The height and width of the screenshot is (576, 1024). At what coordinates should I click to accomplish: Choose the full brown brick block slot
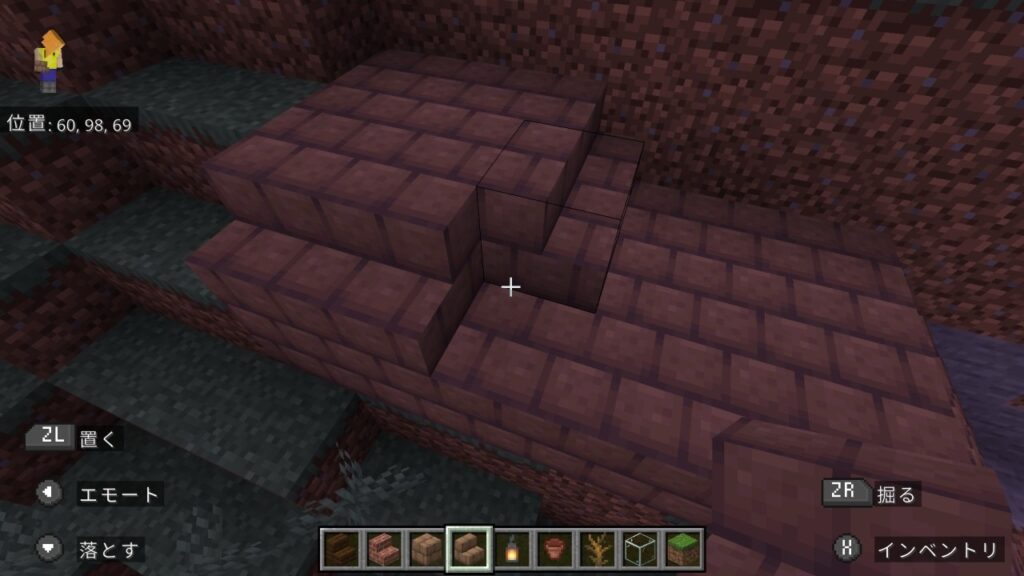[425, 549]
